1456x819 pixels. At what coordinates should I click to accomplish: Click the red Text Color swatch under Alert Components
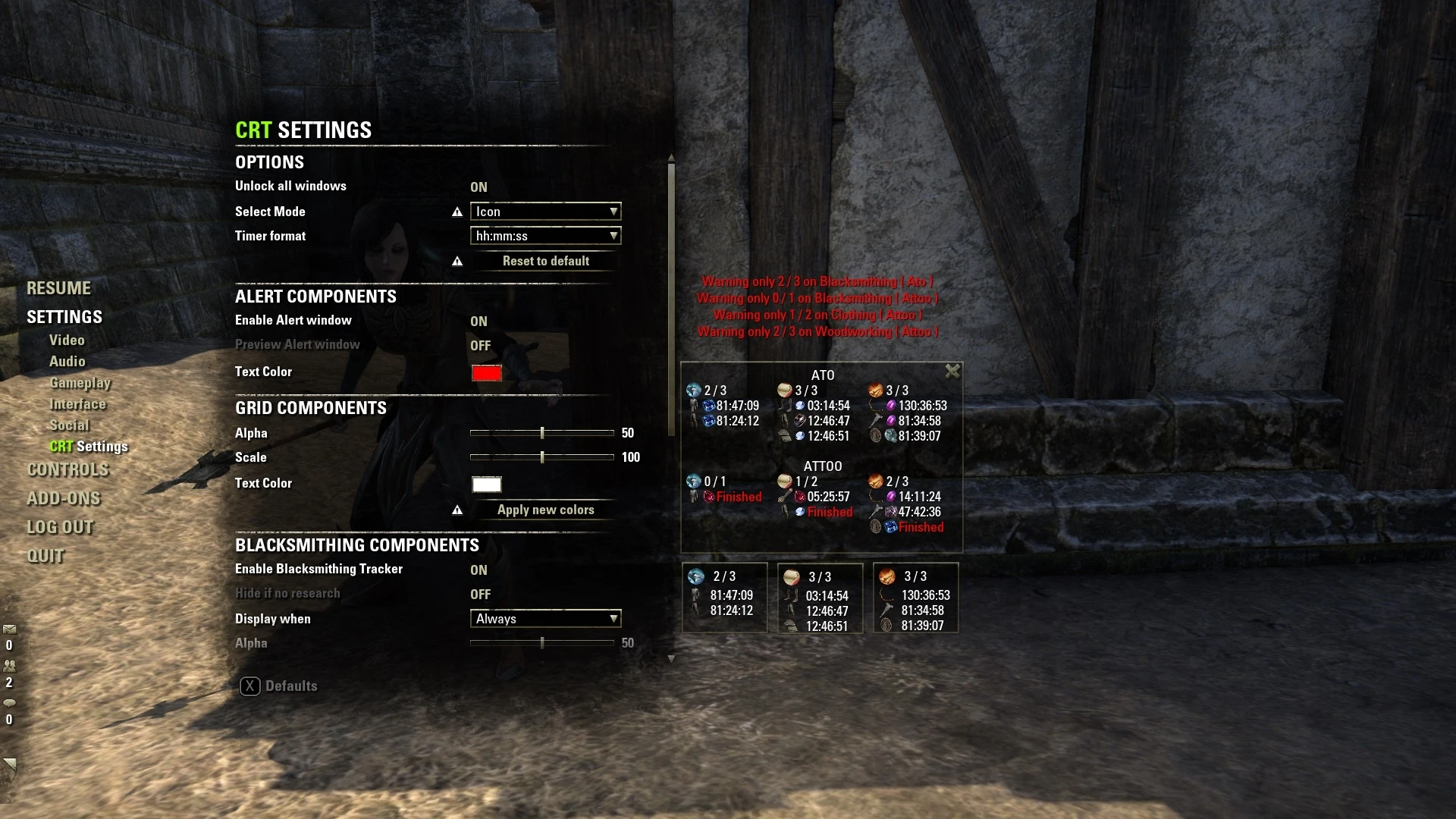click(486, 373)
